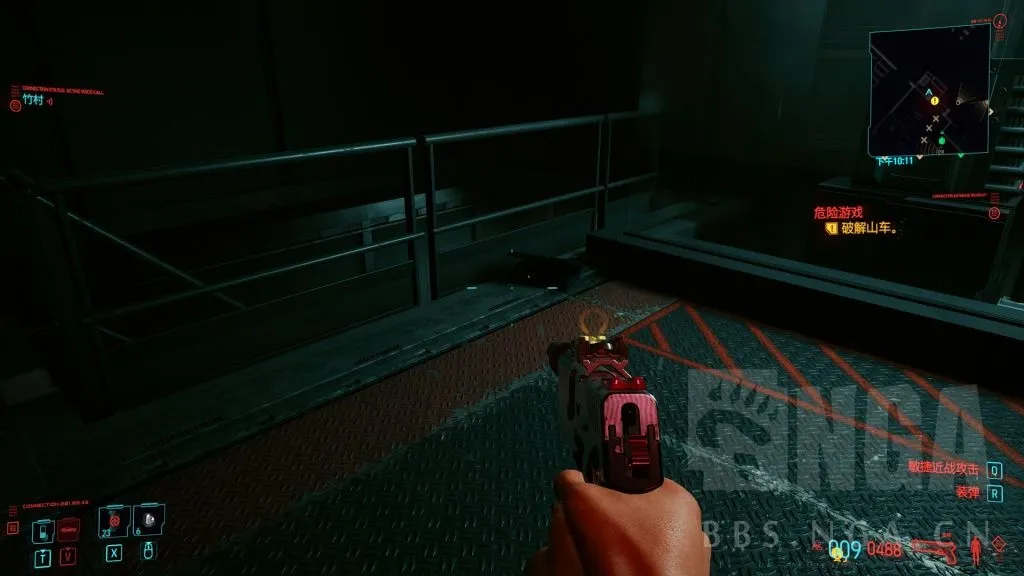Image resolution: width=1024 pixels, height=576 pixels.
Task: Select the 破解山车 objective entry
Action: coord(867,228)
